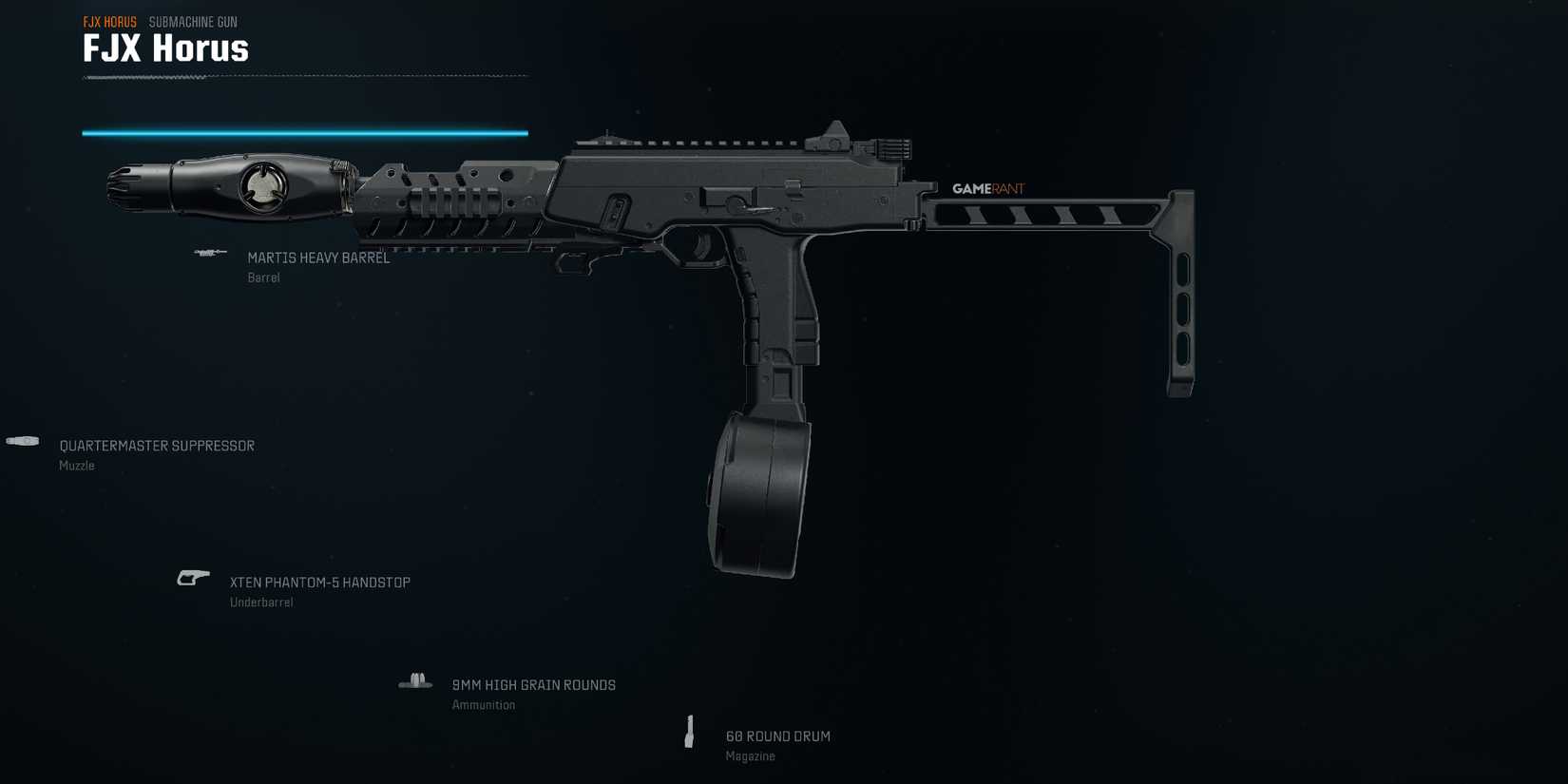The height and width of the screenshot is (784, 1568).
Task: Click the blue progress bar above the weapon
Action: click(x=304, y=132)
